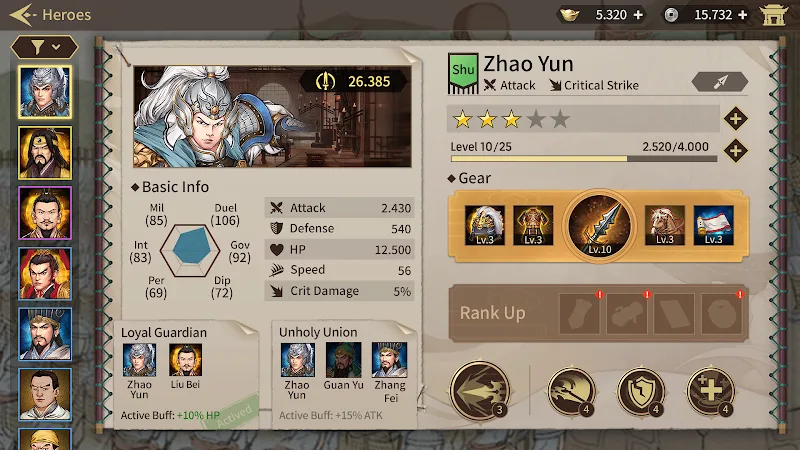The height and width of the screenshot is (450, 800).
Task: Select the Lv.3 horse mount gear slot
Action: [x=663, y=225]
